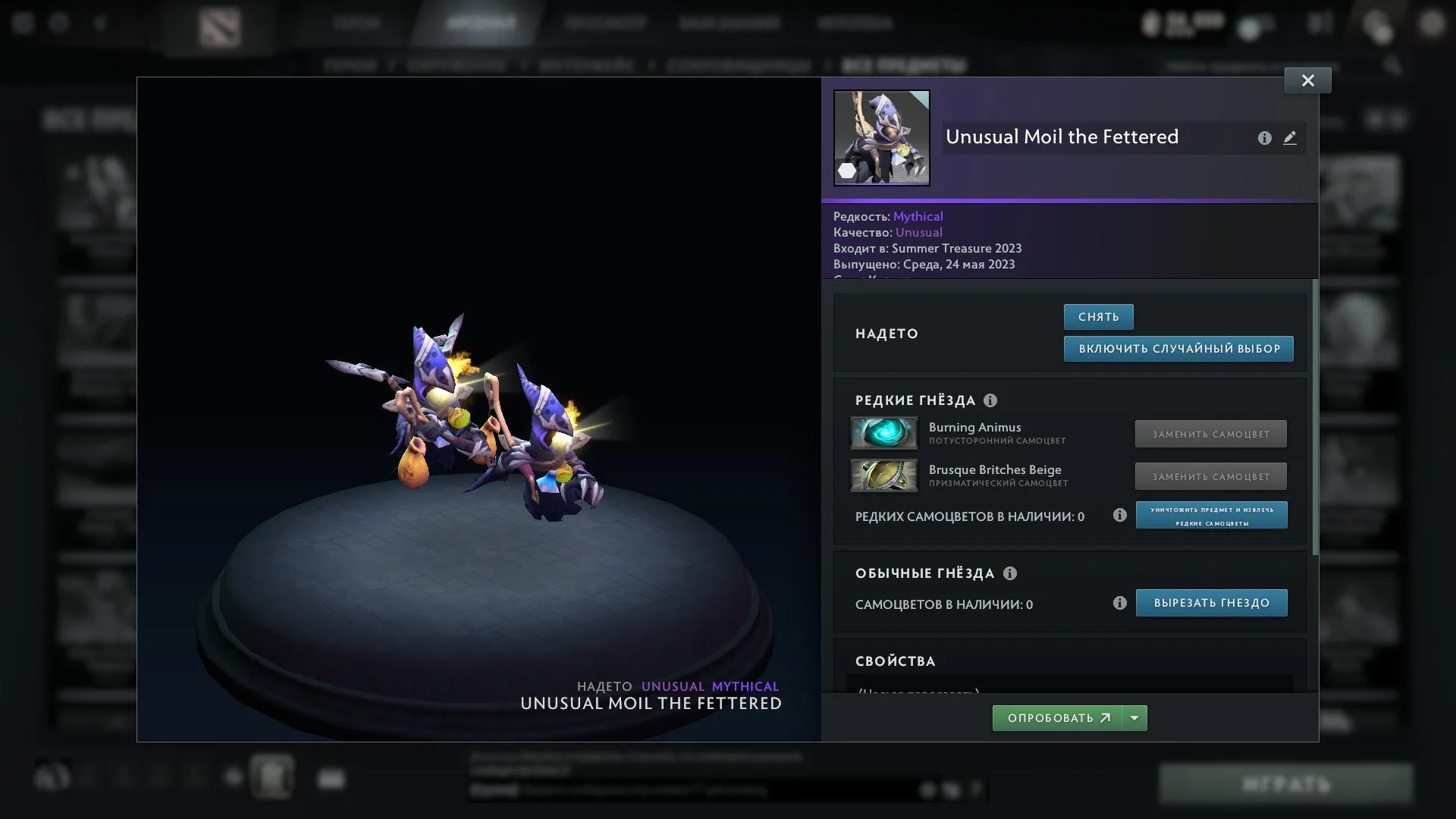Enable ВКЛЮЧИТЬ СЛУЧАЙНЫЙ ВЫБОР
The image size is (1456, 819).
point(1178,349)
